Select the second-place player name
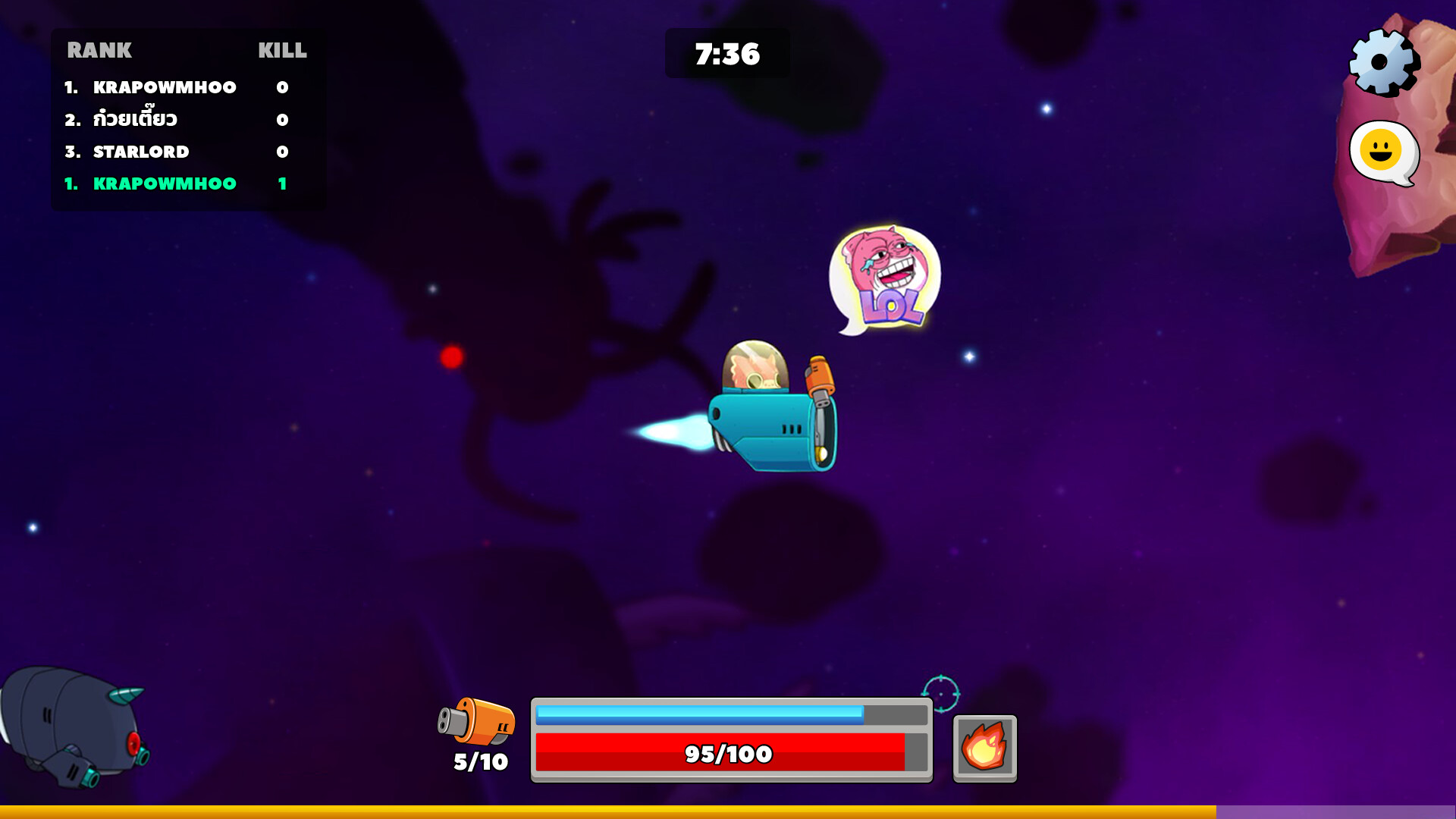This screenshot has height=819, width=1456. click(136, 119)
